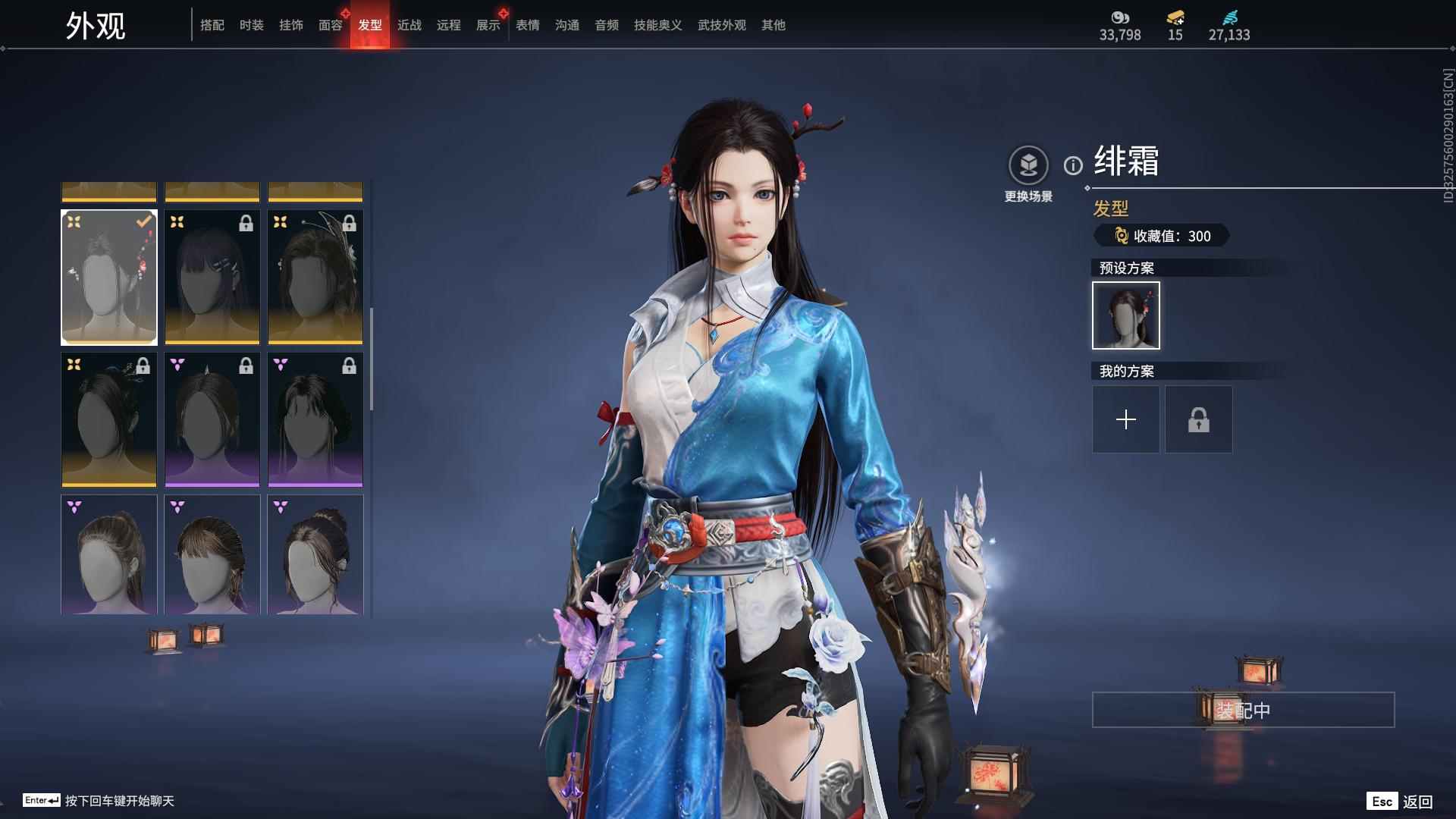Viewport: 1456px width, 819px height.
Task: Open the 时装 menu item
Action: click(x=251, y=25)
